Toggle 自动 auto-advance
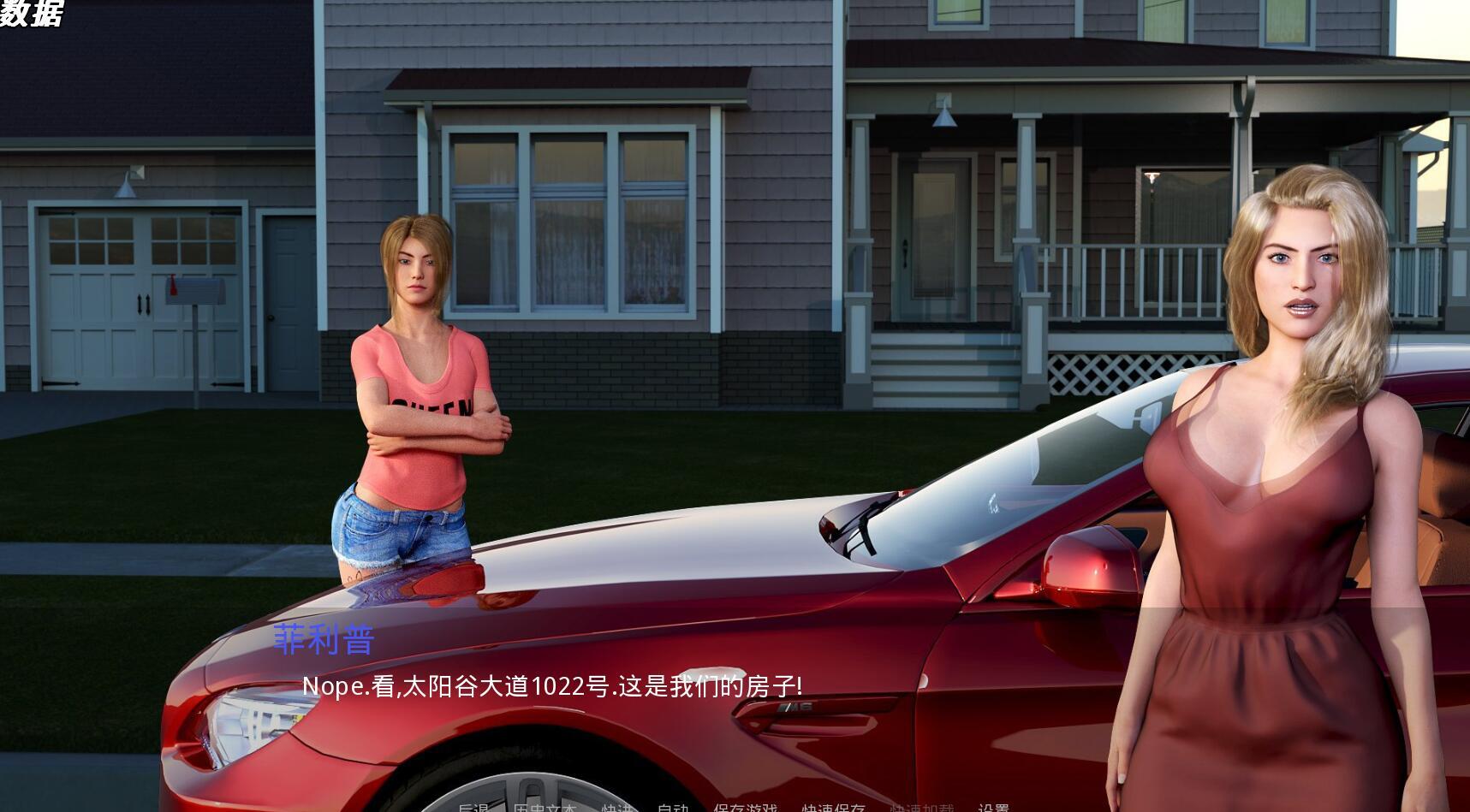Viewport: 1470px width, 812px height. coord(673,807)
